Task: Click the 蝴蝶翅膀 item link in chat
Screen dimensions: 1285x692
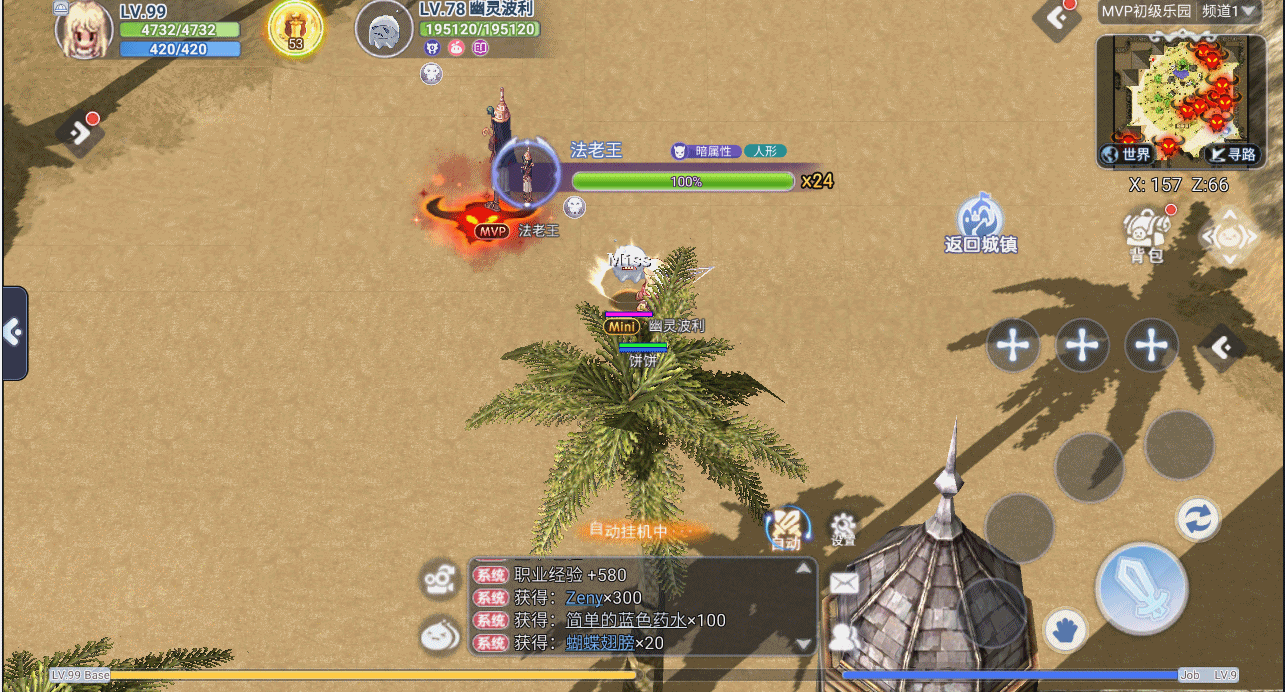Action: click(x=600, y=643)
